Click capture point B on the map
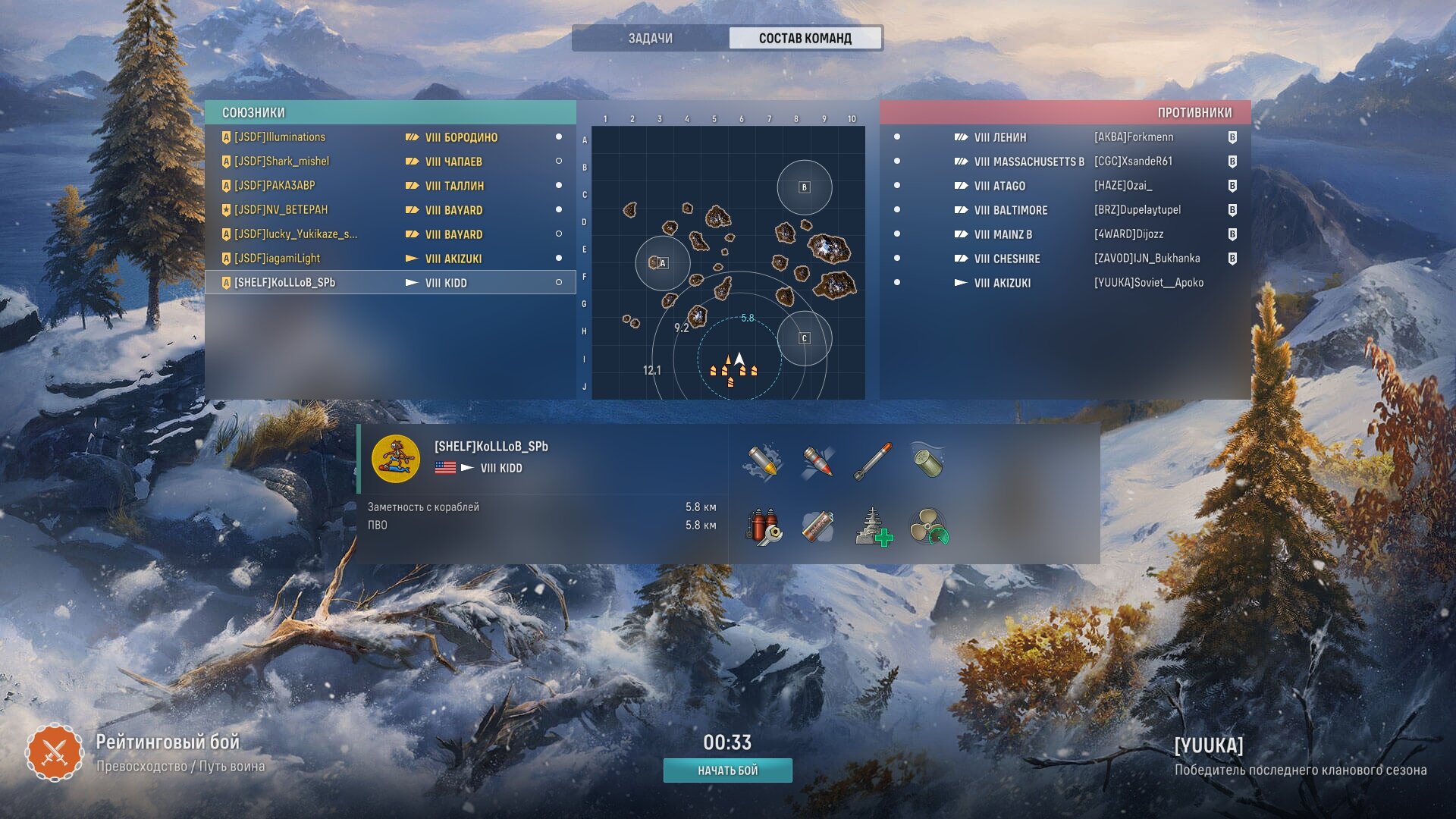This screenshot has height=819, width=1456. coord(804,187)
